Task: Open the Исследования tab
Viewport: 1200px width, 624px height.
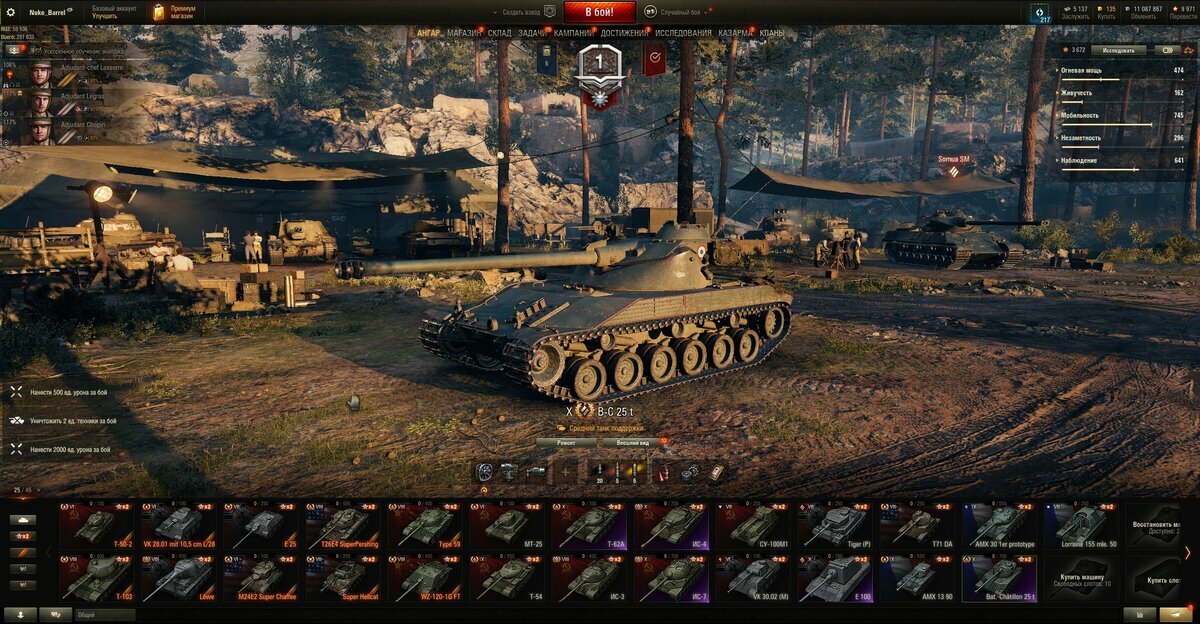Action: (684, 33)
